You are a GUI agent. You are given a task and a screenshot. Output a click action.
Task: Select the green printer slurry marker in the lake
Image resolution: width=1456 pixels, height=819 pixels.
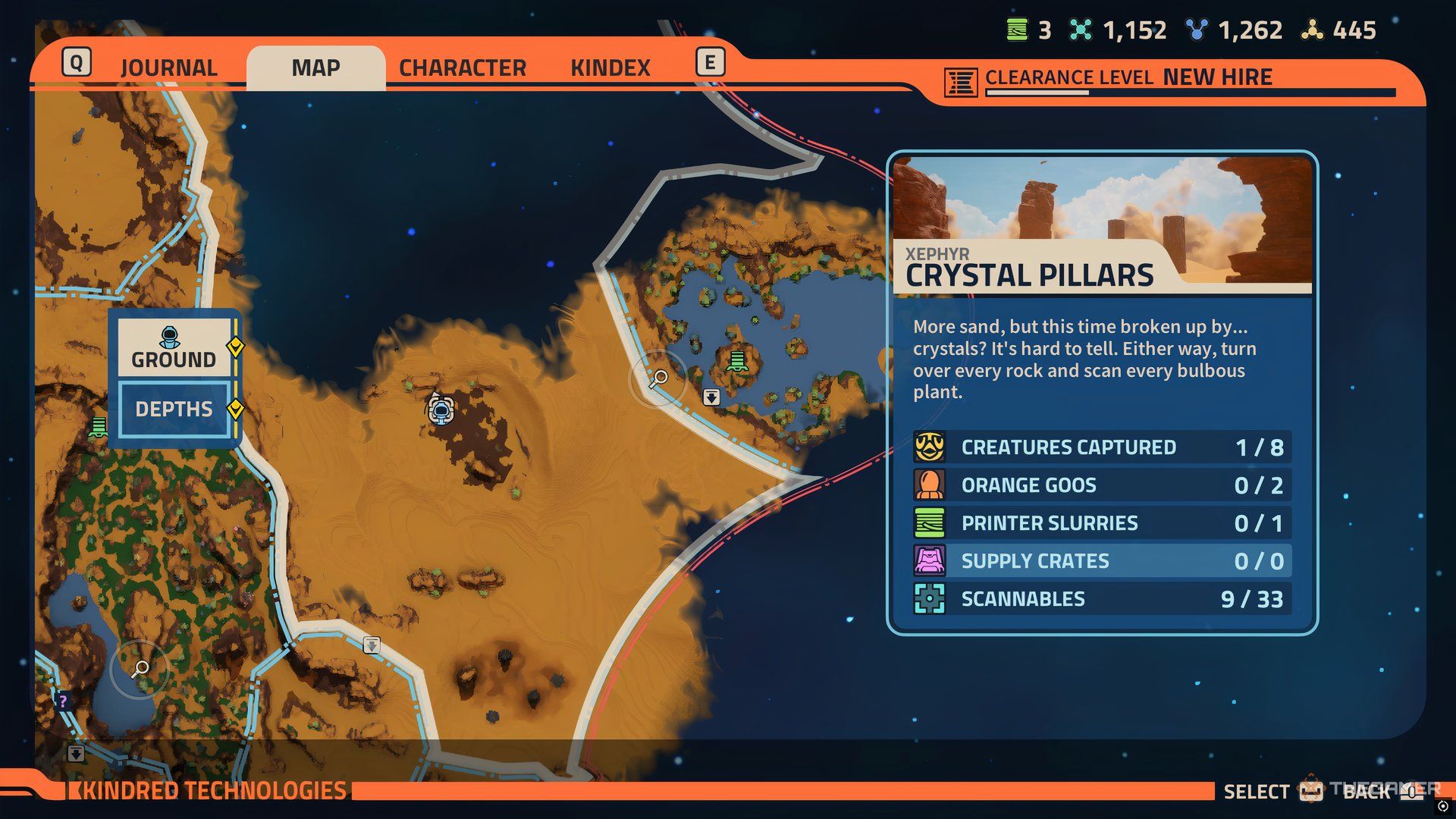pyautogui.click(x=737, y=361)
